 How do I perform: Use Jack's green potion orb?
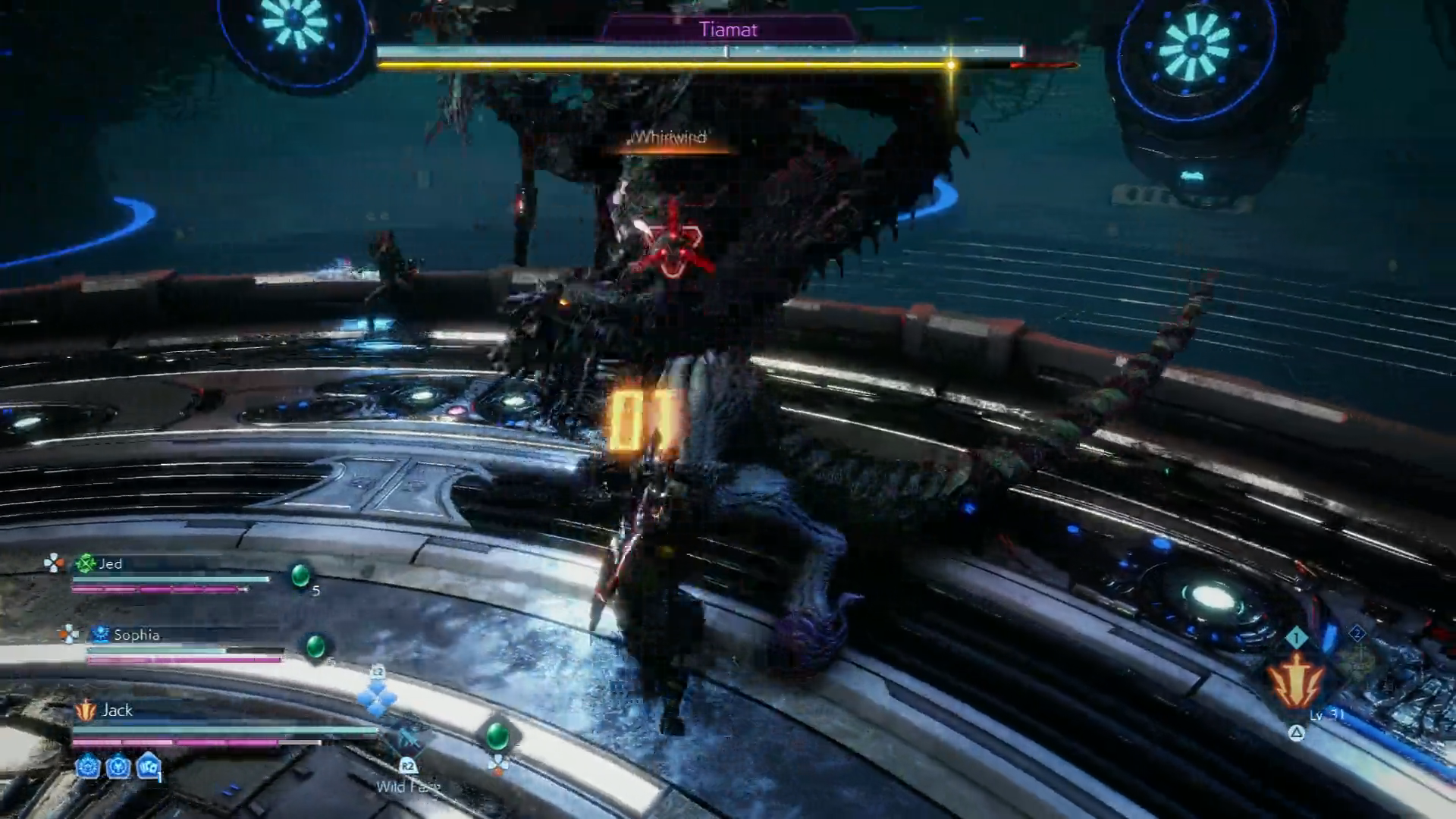click(497, 735)
